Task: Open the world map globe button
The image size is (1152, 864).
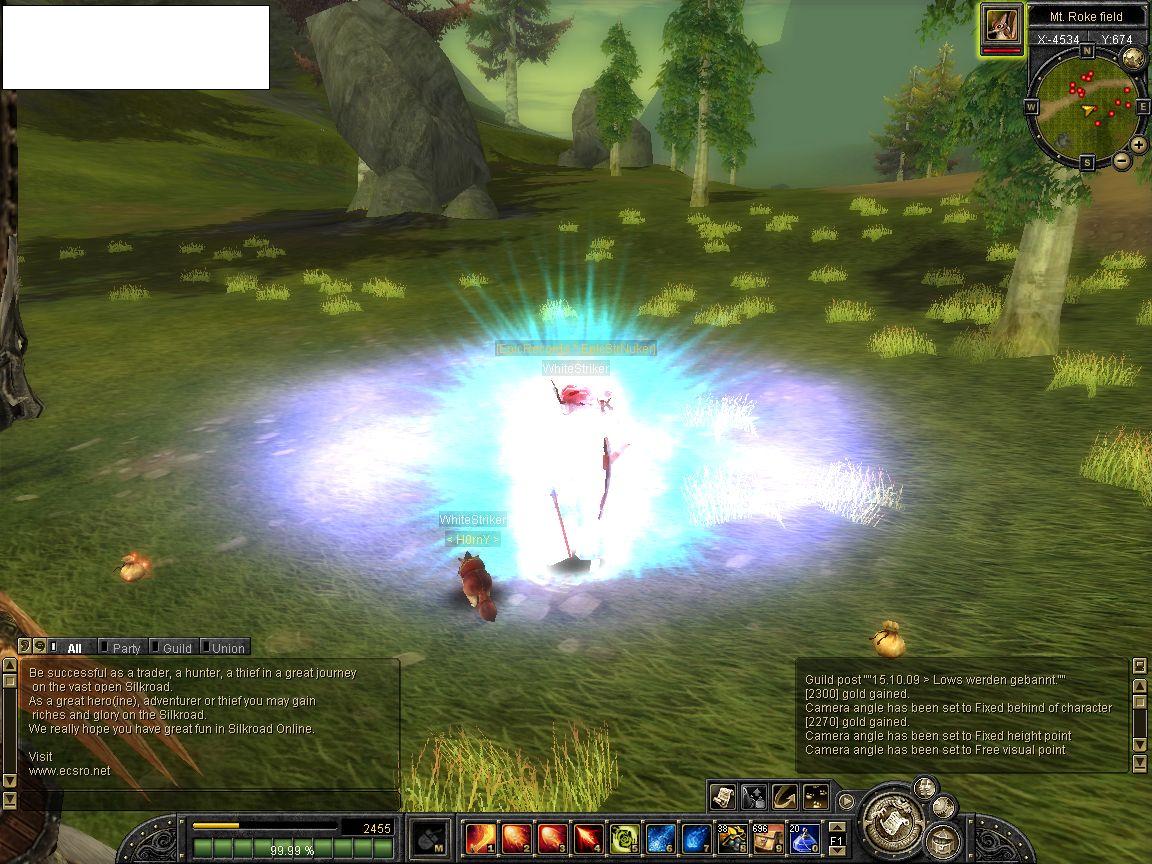Action: point(1133,58)
